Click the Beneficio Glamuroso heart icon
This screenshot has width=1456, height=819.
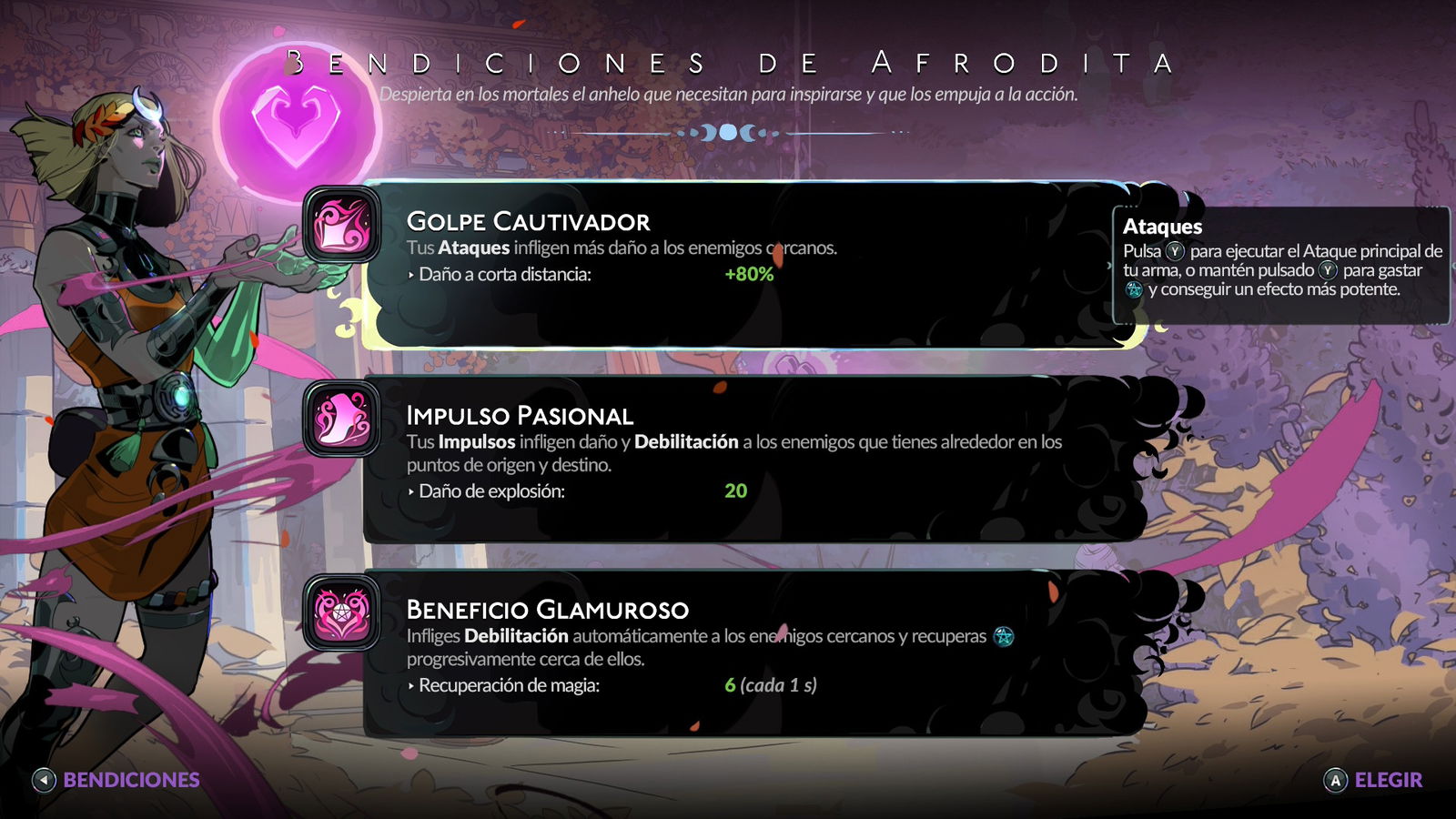(x=341, y=612)
